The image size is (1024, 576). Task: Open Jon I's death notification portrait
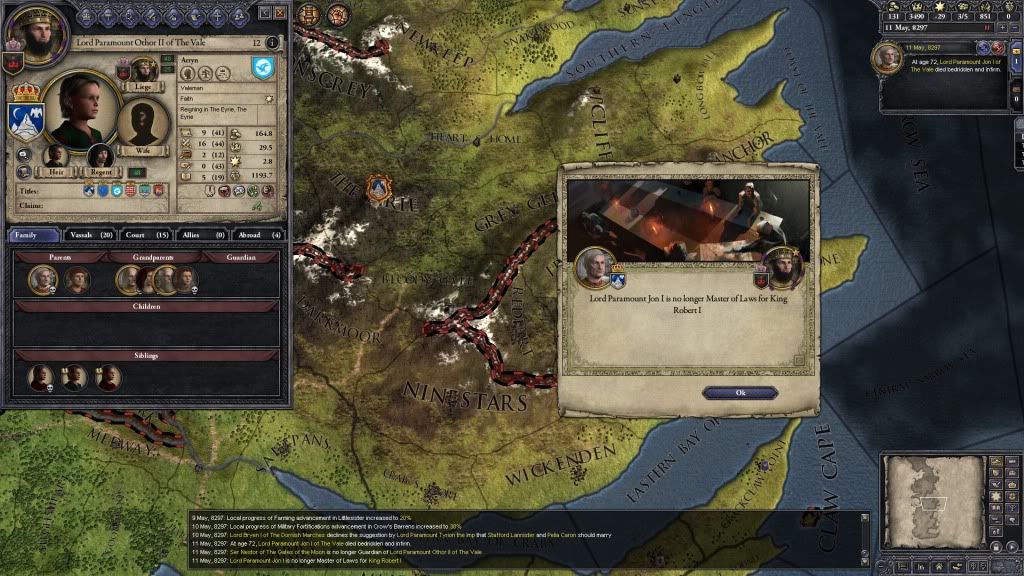coord(888,57)
